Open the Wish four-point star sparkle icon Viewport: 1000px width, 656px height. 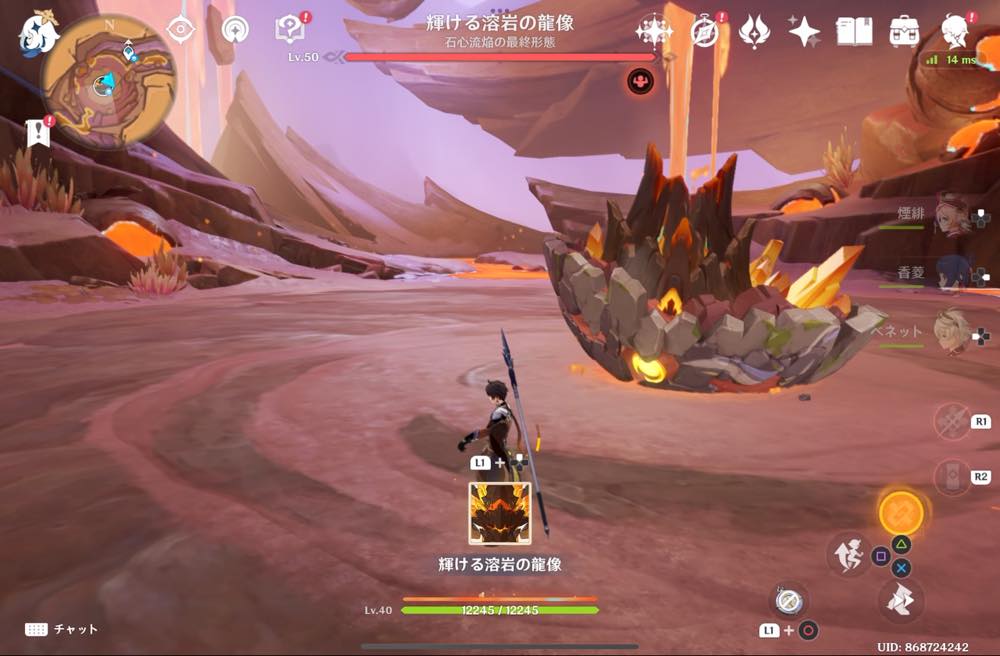(x=653, y=31)
